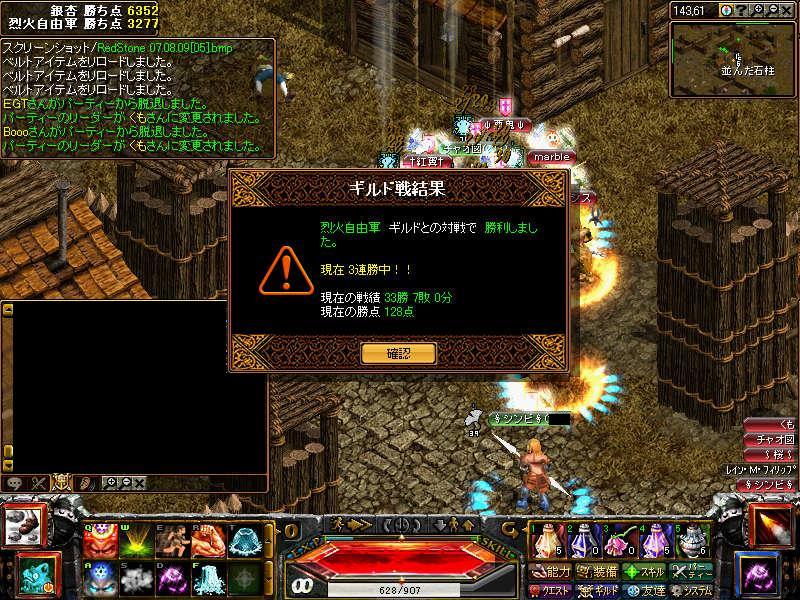Image resolution: width=800 pixels, height=600 pixels.
Task: Open the システム (system) menu
Action: [x=692, y=591]
